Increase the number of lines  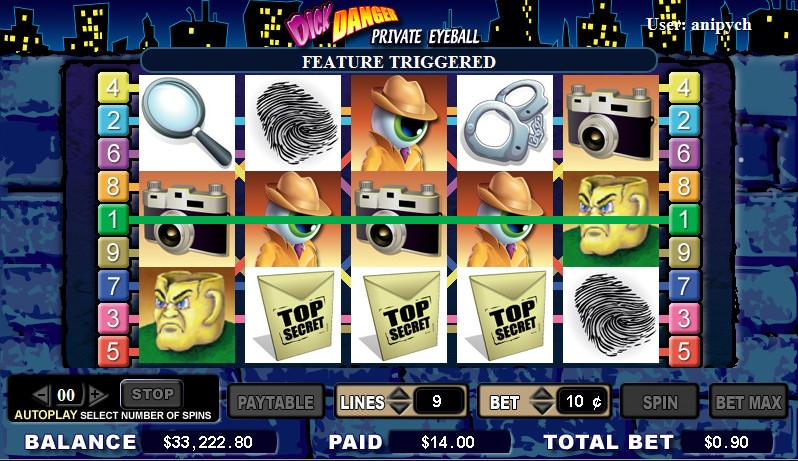click(398, 394)
